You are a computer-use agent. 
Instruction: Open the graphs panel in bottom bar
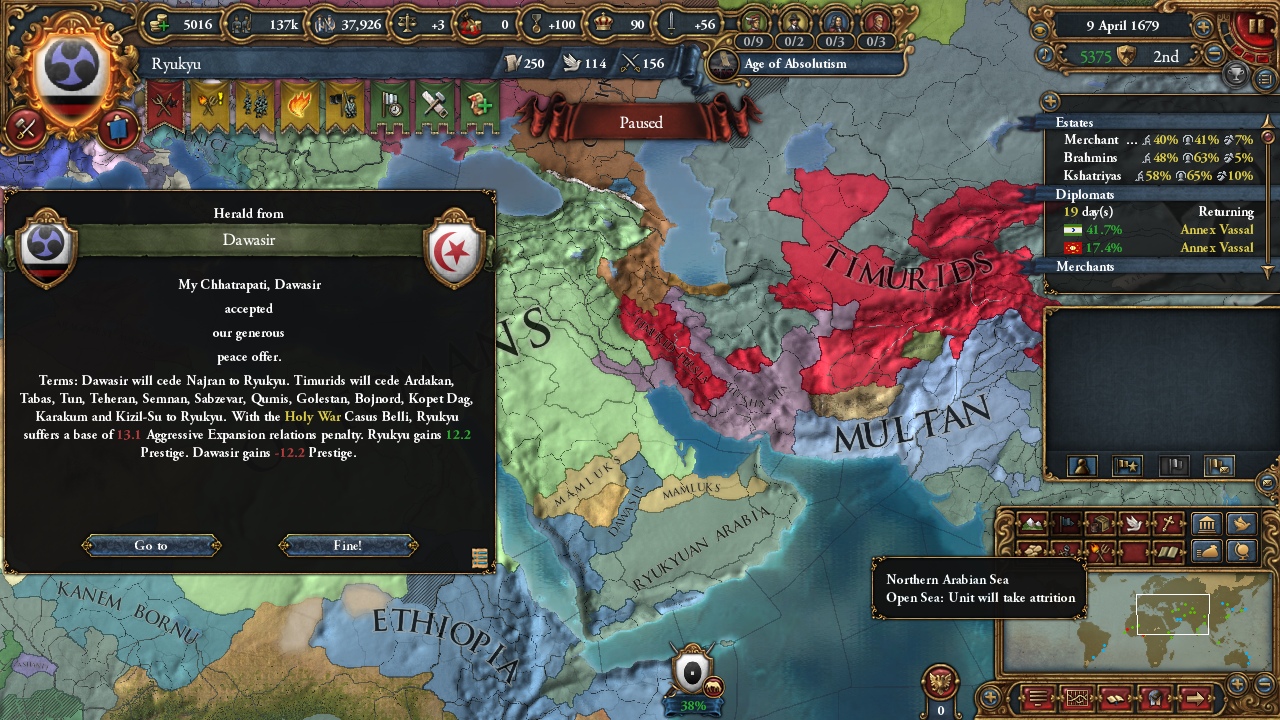pyautogui.click(x=1077, y=697)
